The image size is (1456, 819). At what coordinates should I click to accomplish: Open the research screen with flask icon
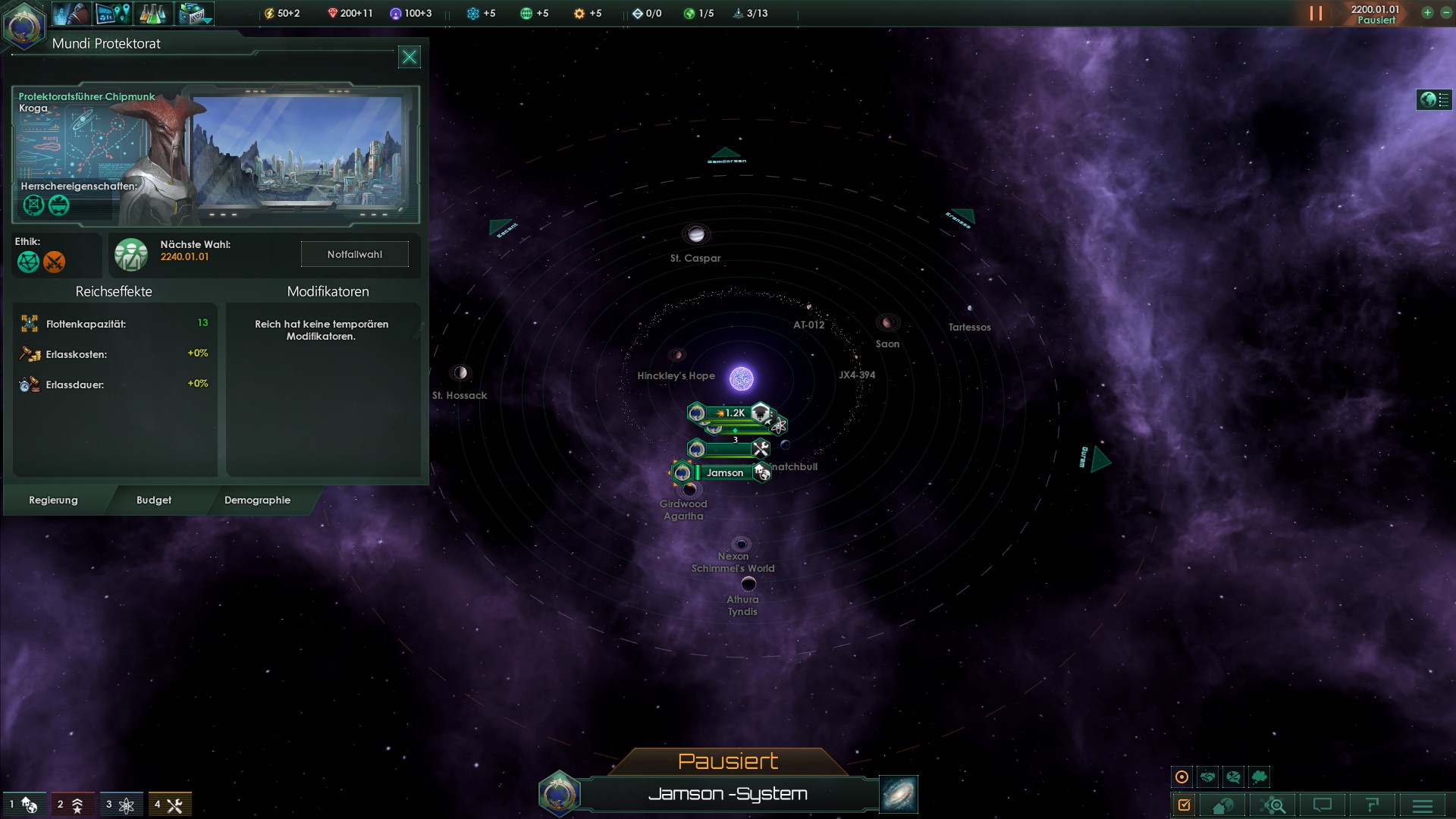[x=152, y=14]
